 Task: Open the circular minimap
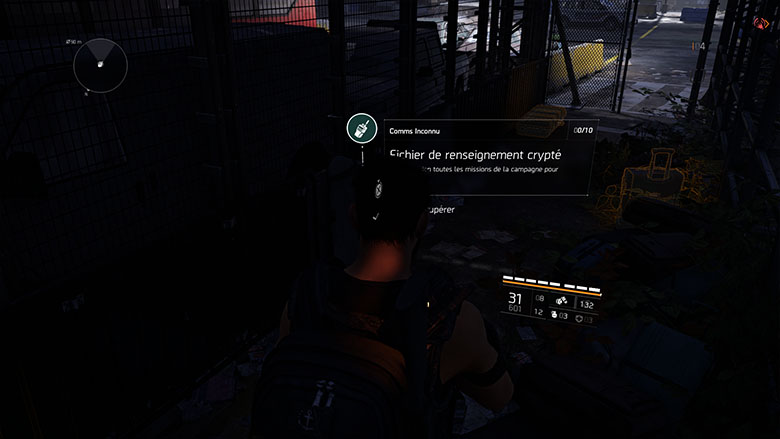[x=100, y=64]
